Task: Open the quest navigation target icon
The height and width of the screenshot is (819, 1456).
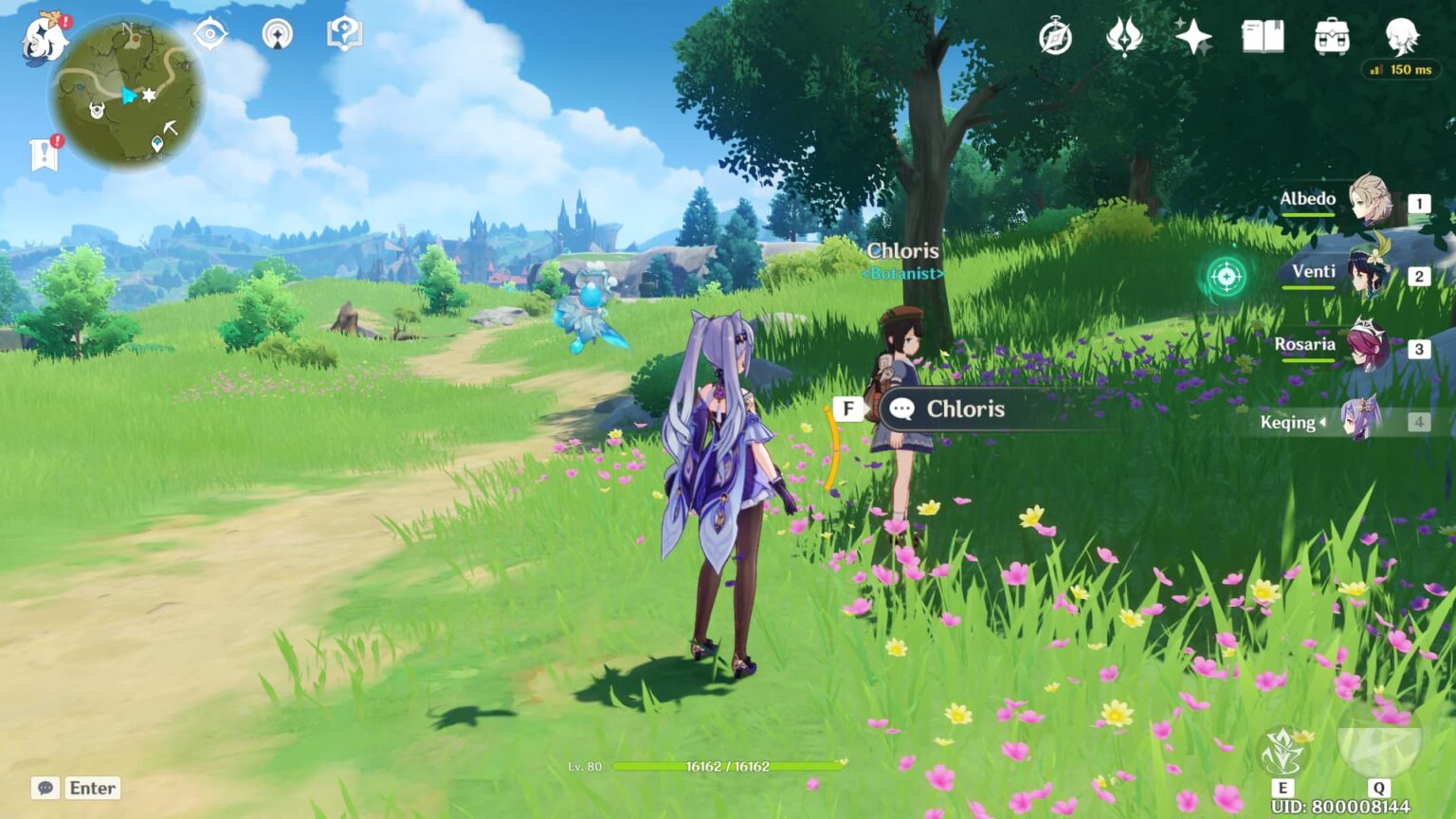Action: point(209,35)
